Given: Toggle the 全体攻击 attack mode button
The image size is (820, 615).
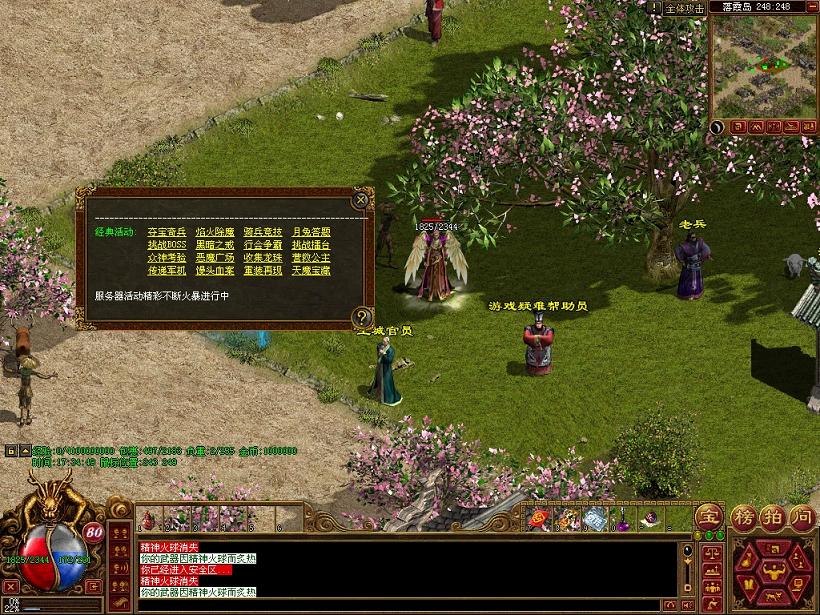Looking at the screenshot, I should 685,8.
